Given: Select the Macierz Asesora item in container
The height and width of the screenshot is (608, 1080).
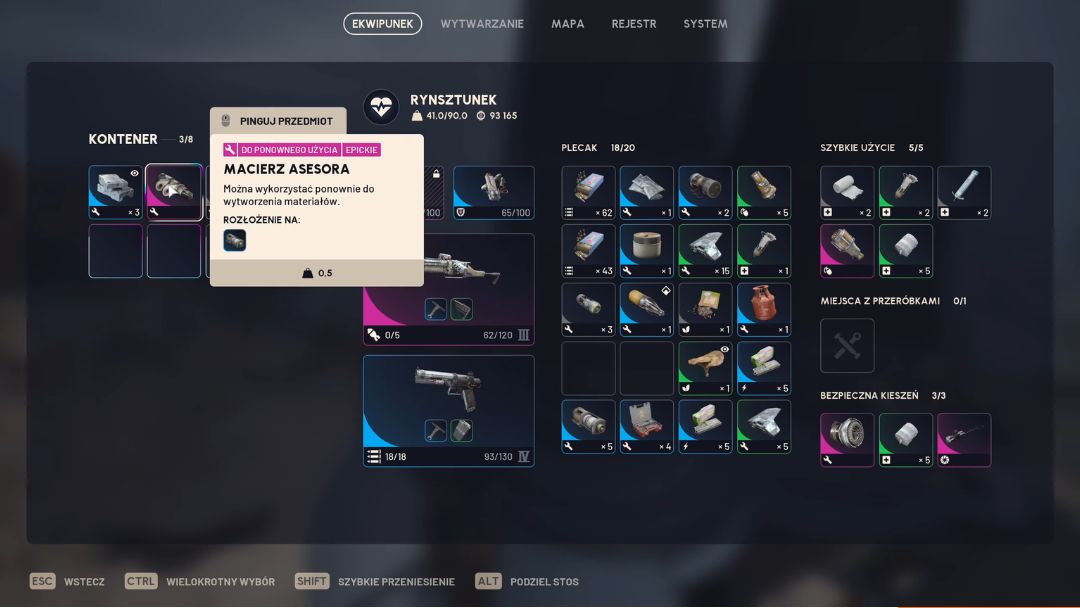Looking at the screenshot, I should pyautogui.click(x=174, y=192).
